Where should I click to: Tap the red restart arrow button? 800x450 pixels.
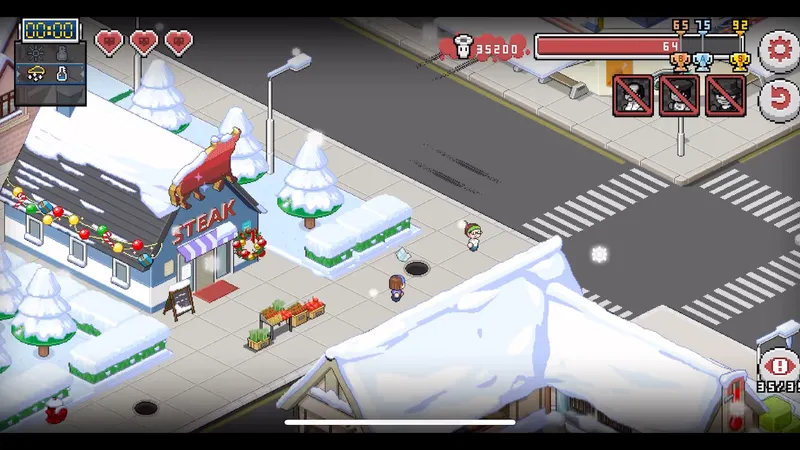779,98
